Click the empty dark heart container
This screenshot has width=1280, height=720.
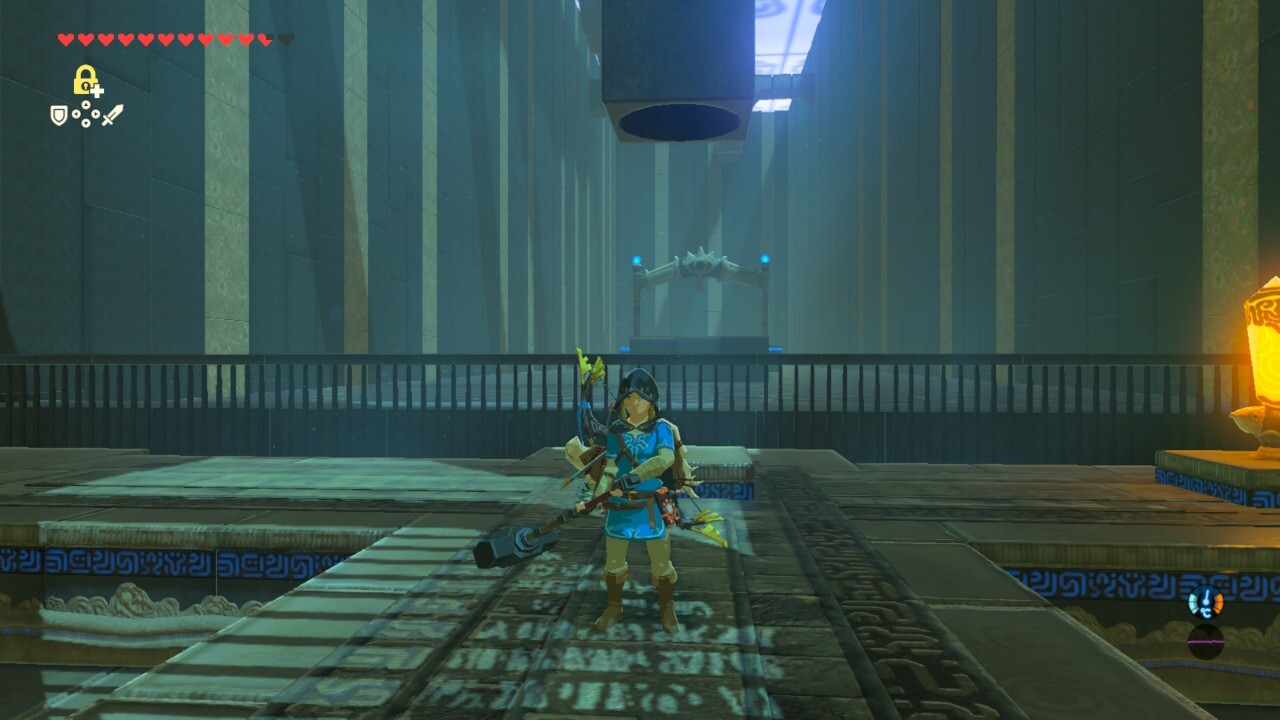pyautogui.click(x=286, y=39)
